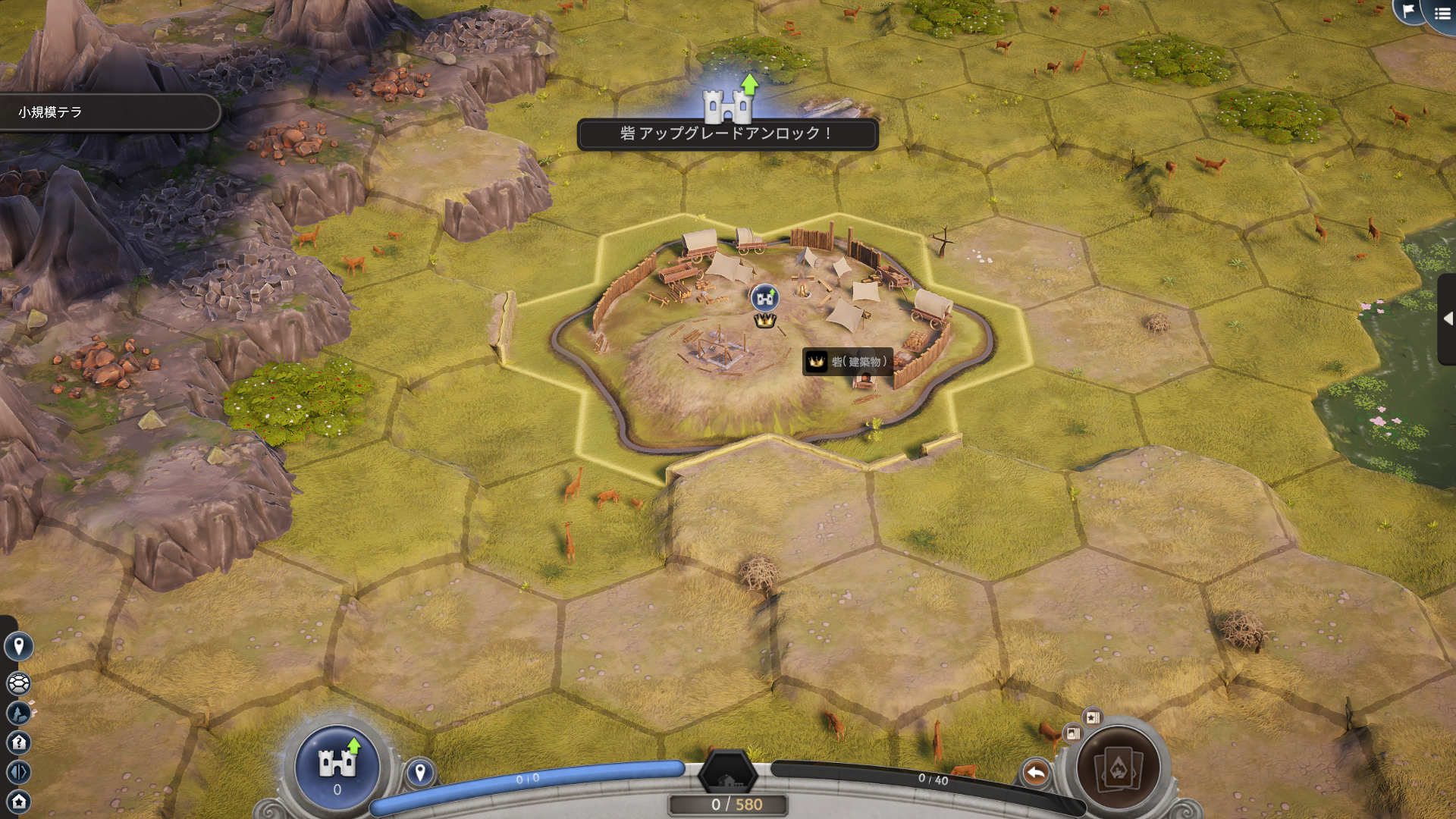Screen dimensions: 1456x819
Task: Open the star card pile
Action: (x=1092, y=717)
